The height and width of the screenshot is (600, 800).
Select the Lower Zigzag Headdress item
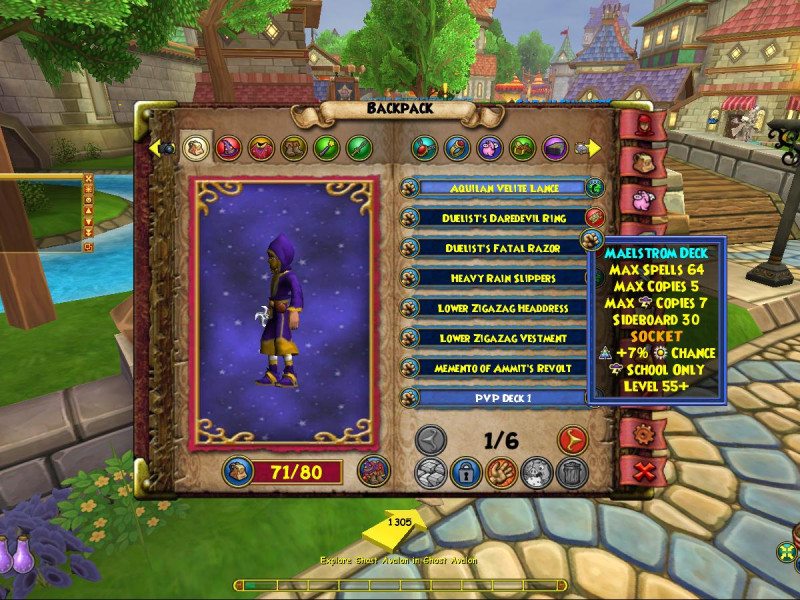[496, 308]
